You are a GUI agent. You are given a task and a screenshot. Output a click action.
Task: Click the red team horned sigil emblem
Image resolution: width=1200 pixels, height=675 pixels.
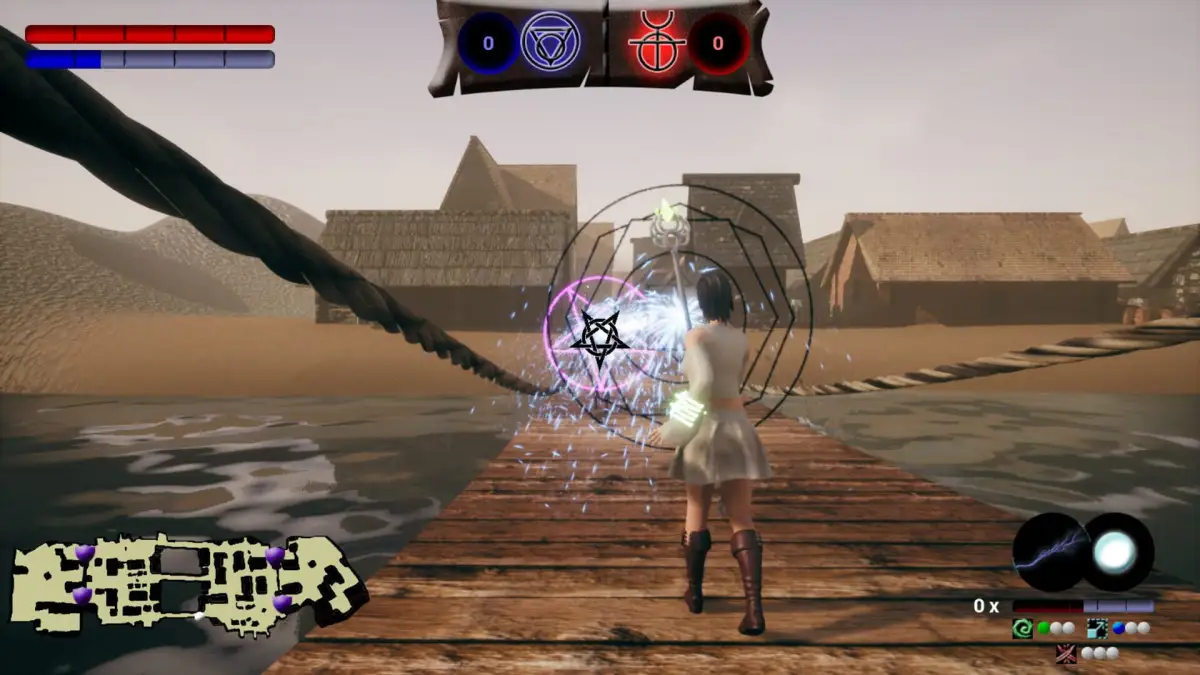[x=657, y=43]
